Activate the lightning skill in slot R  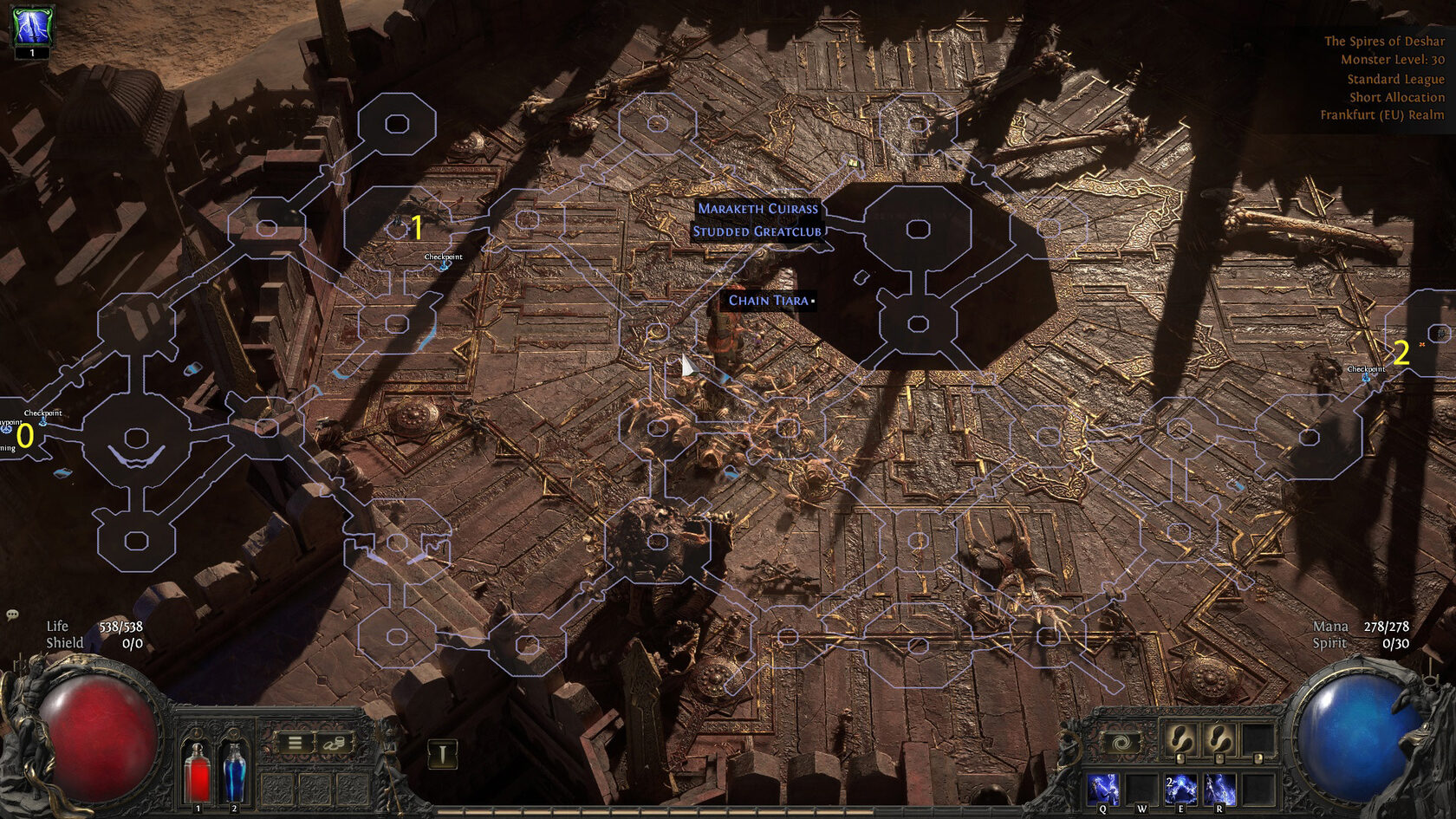point(1219,790)
